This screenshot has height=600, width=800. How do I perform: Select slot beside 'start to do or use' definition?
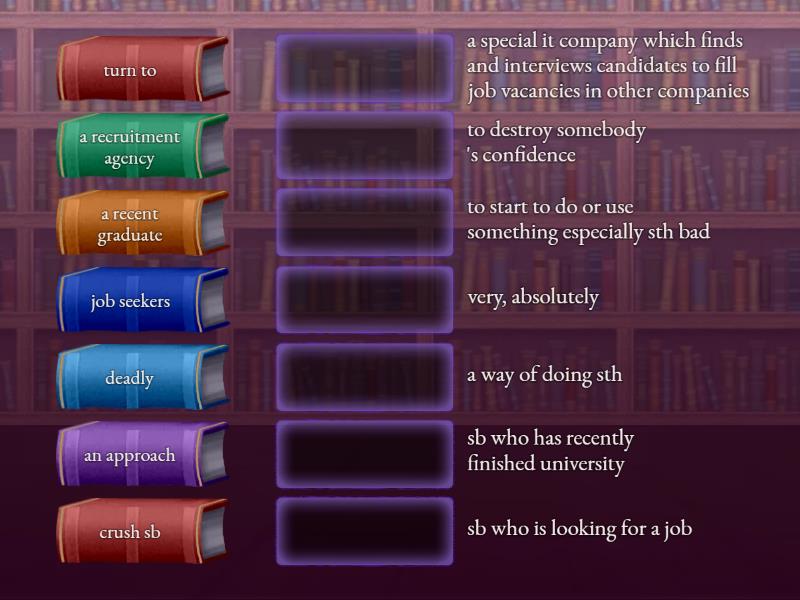click(365, 222)
